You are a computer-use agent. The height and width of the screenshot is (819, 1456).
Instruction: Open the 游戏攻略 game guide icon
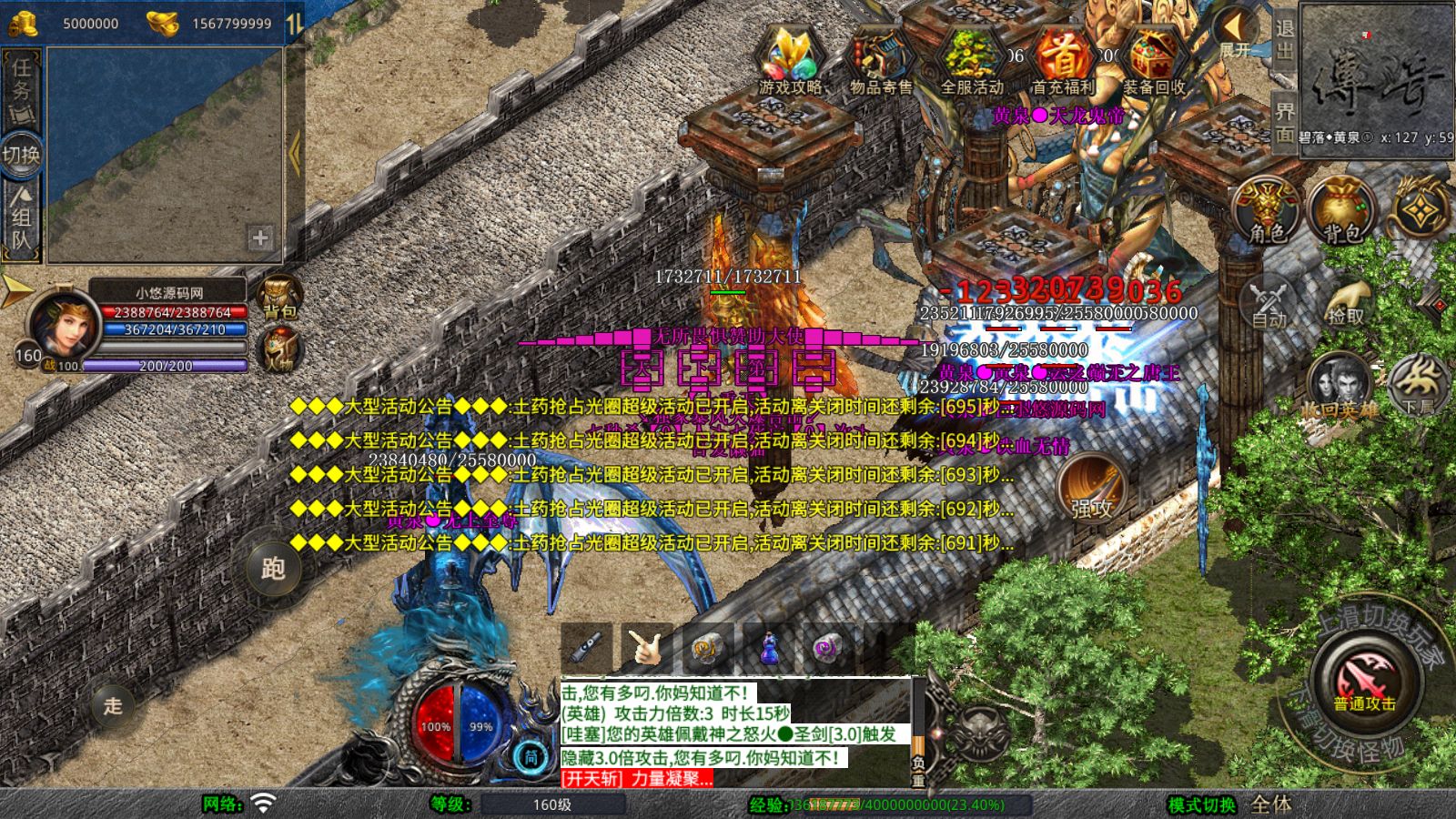791,60
